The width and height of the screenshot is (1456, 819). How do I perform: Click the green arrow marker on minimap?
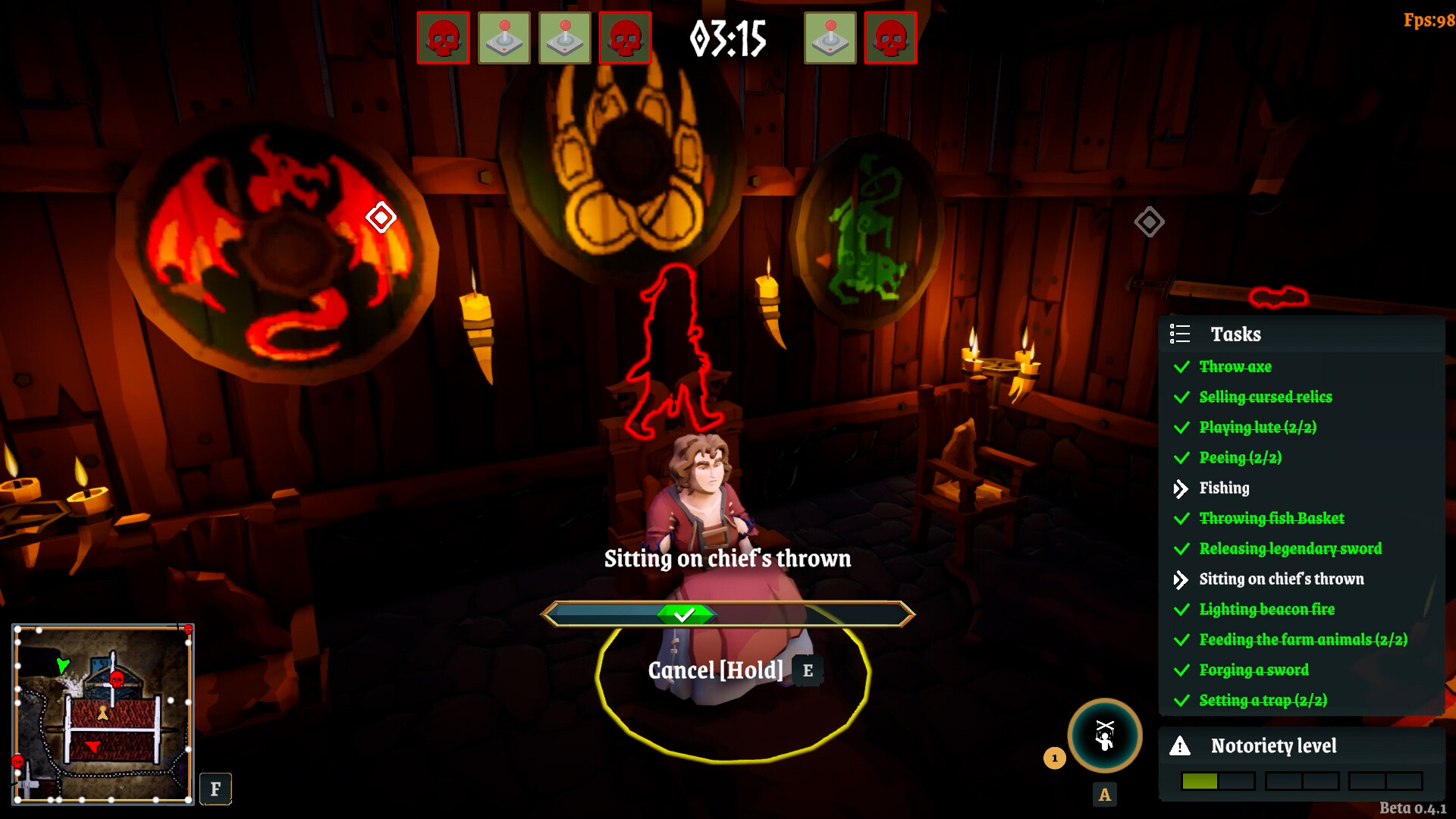pos(63,666)
